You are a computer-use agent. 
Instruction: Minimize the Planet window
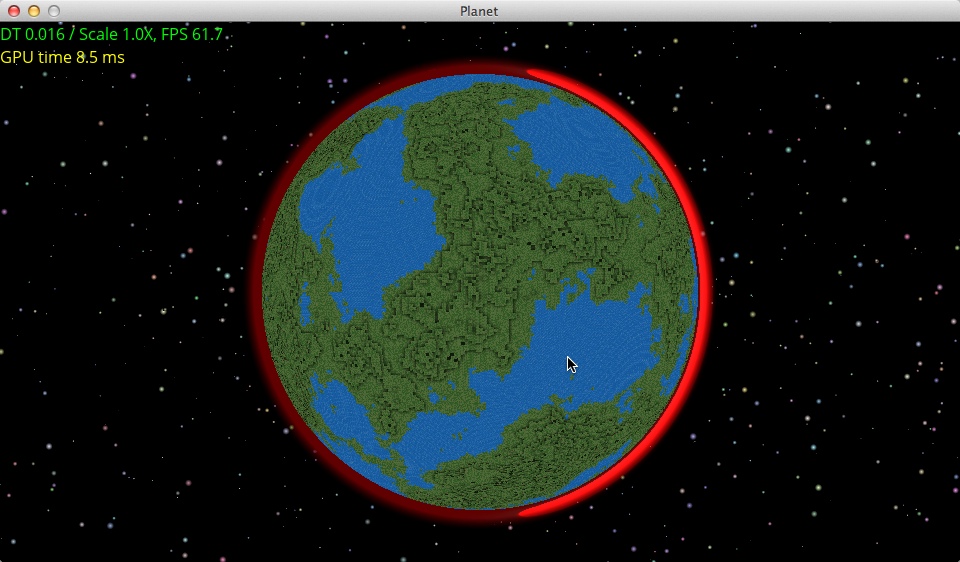coord(34,11)
